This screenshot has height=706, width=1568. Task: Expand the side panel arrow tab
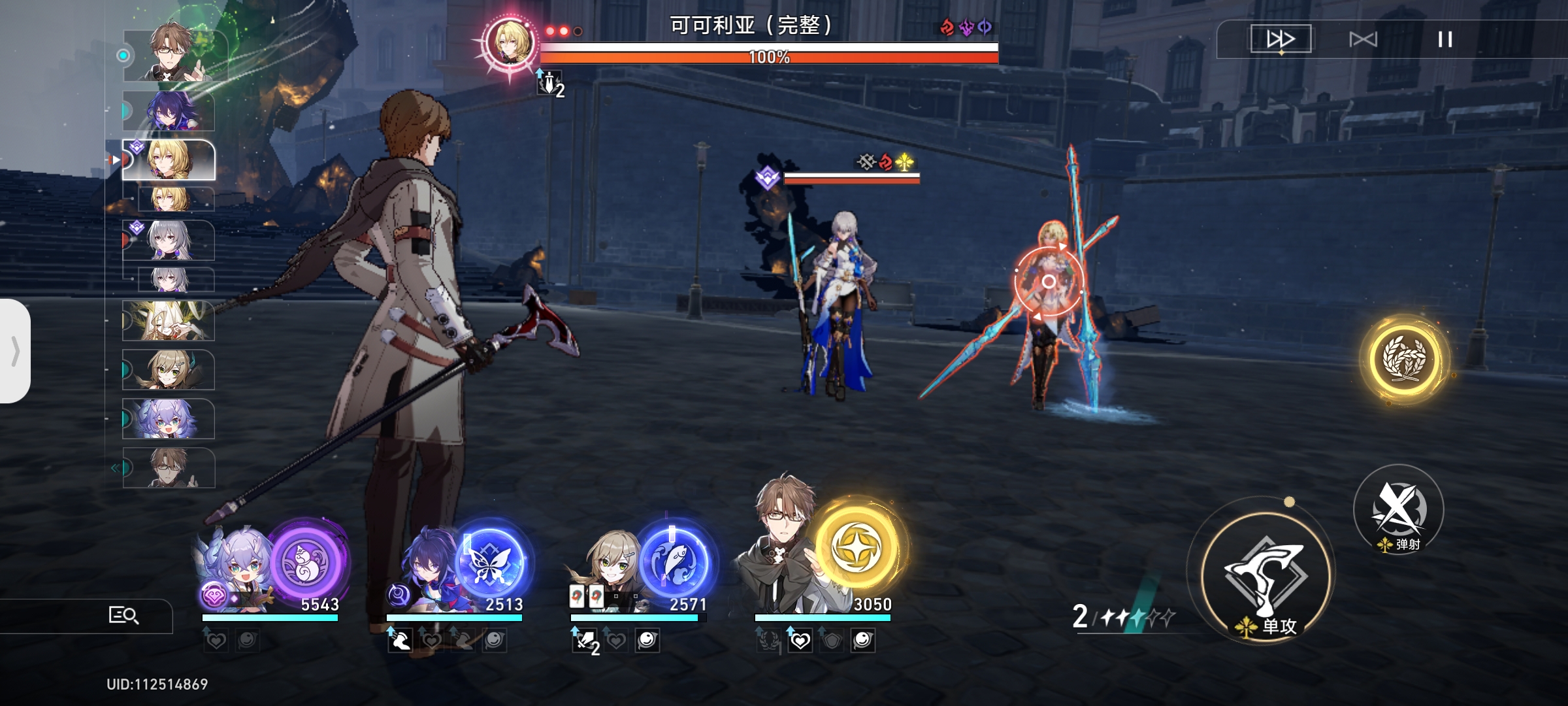14,351
